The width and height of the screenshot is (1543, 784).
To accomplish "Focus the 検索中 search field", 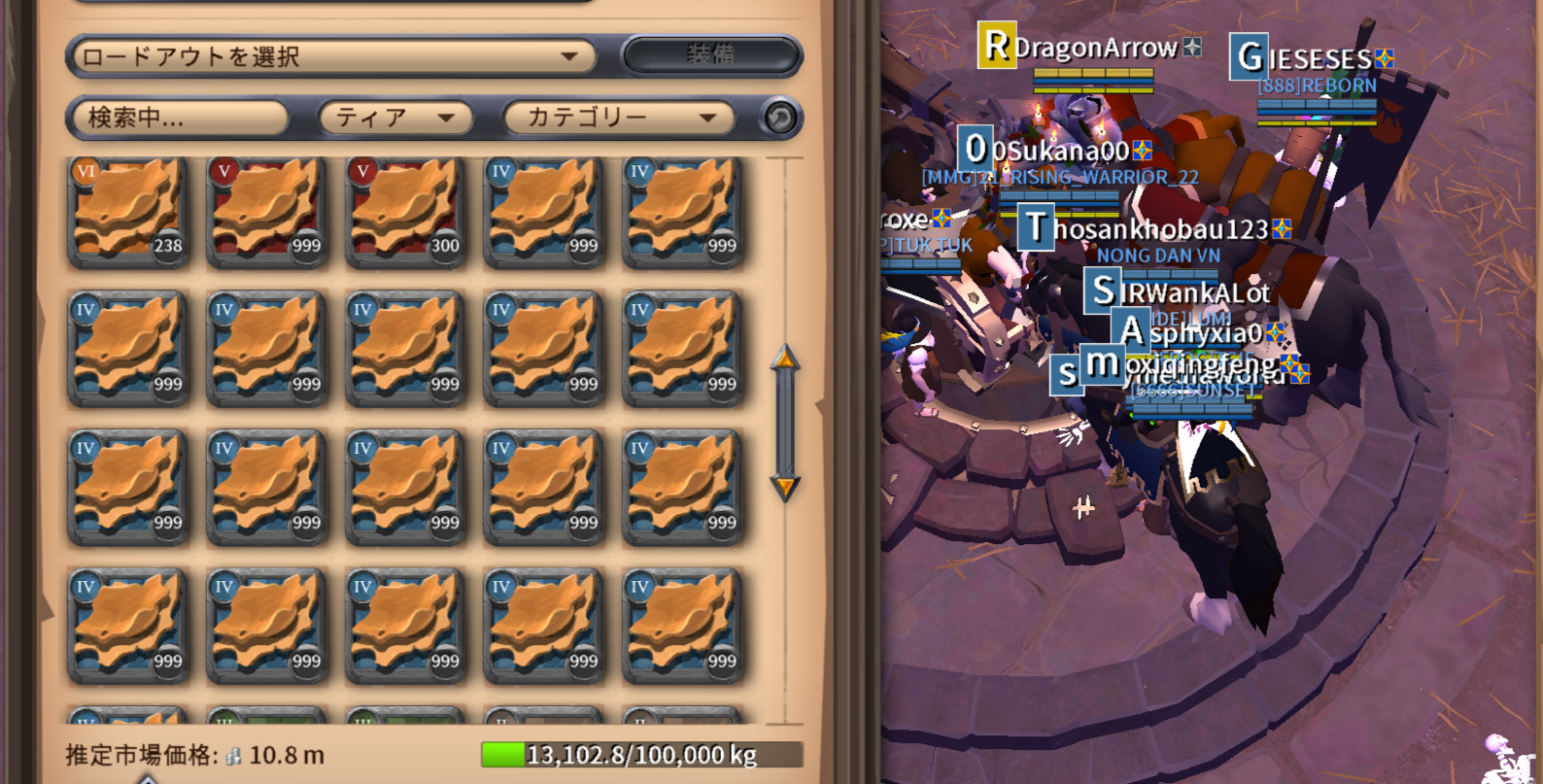I will tap(178, 118).
